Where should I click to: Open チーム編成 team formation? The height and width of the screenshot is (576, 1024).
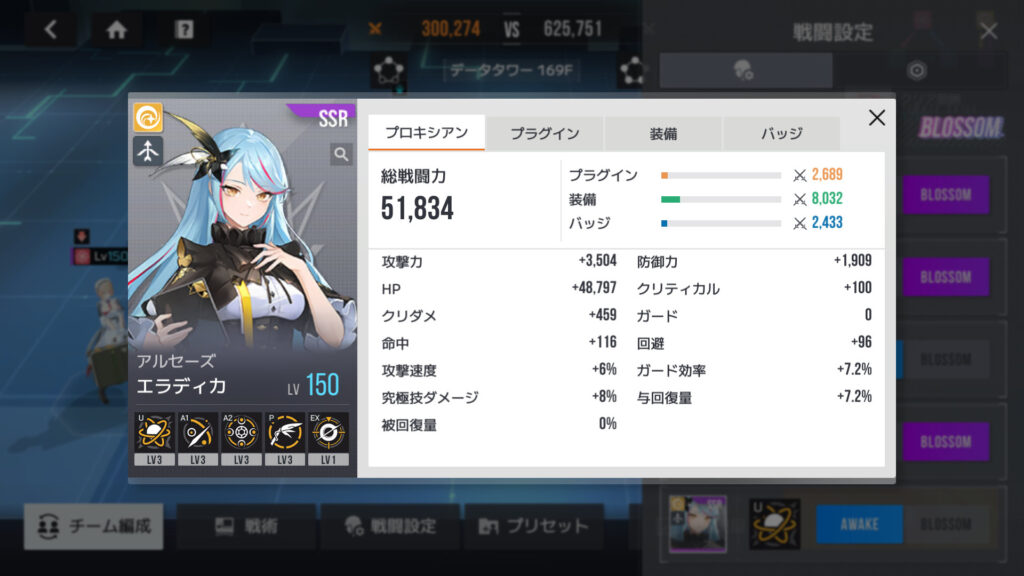(94, 526)
